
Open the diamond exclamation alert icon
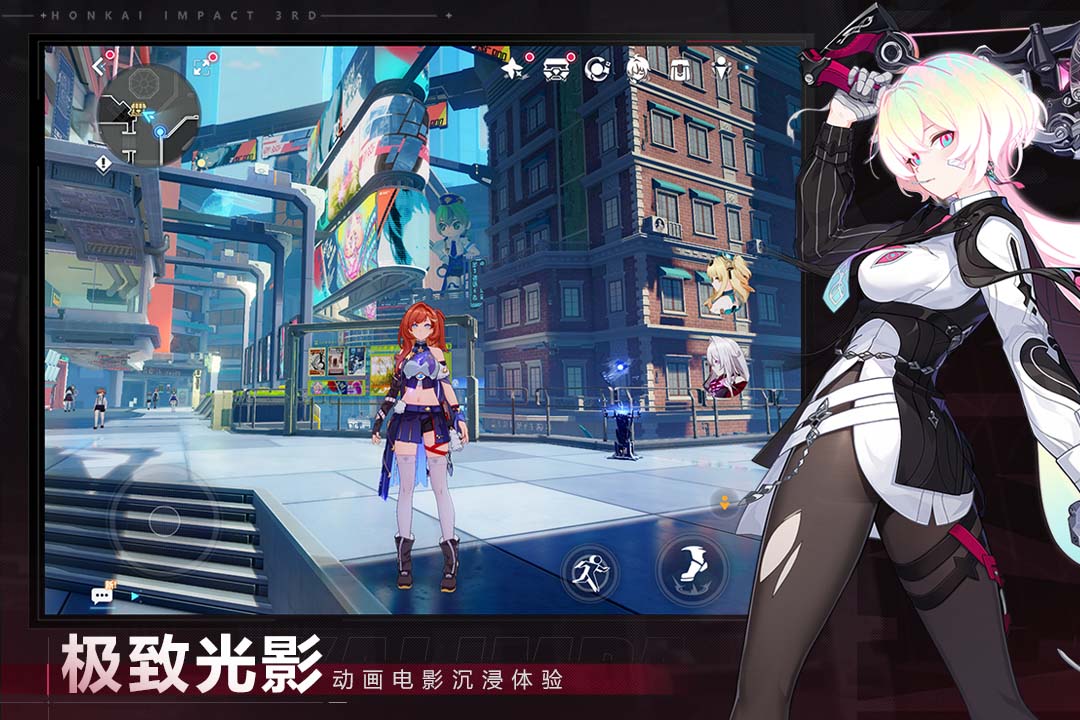click(103, 162)
